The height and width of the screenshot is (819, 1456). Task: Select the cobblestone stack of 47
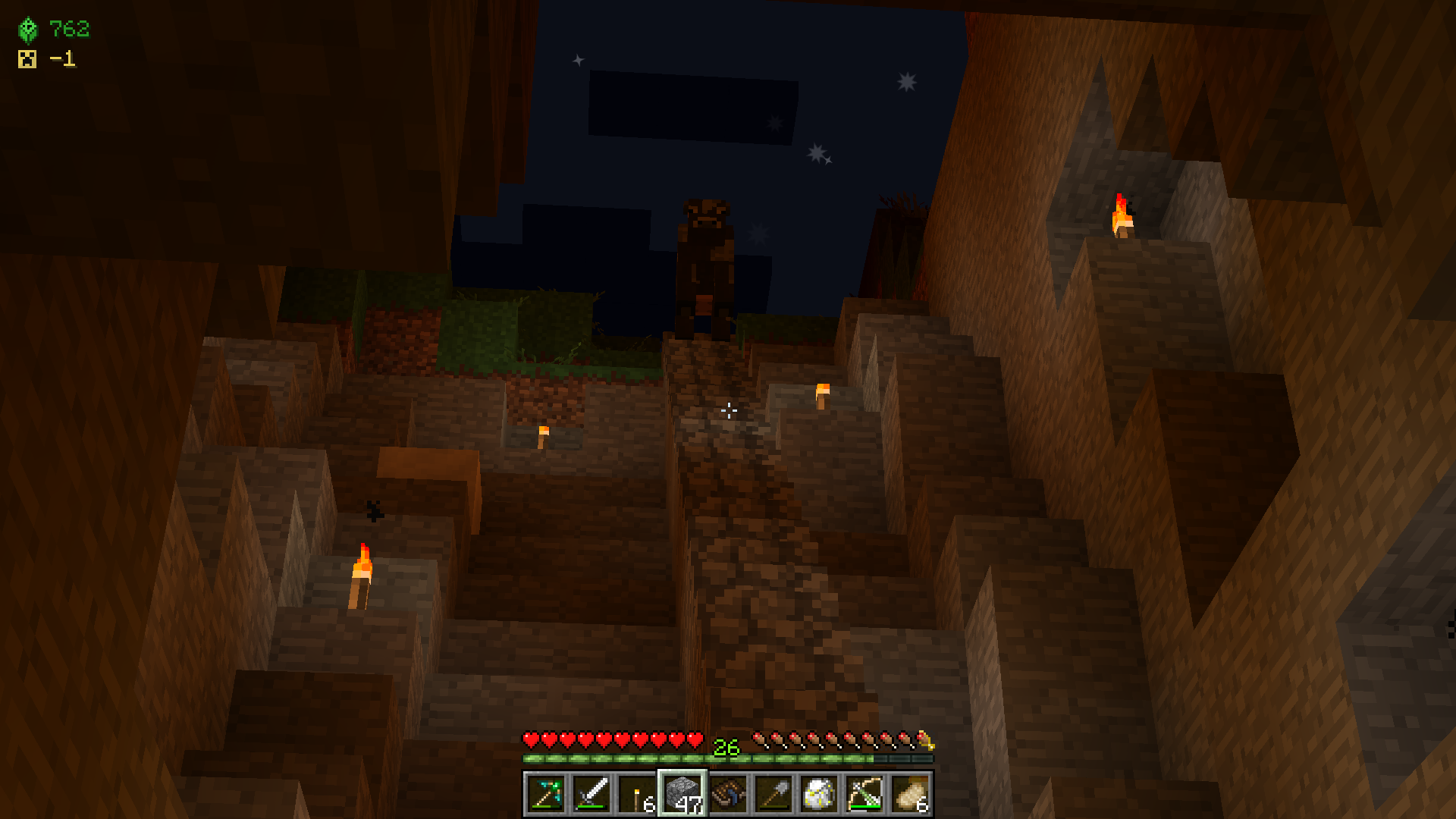click(682, 794)
